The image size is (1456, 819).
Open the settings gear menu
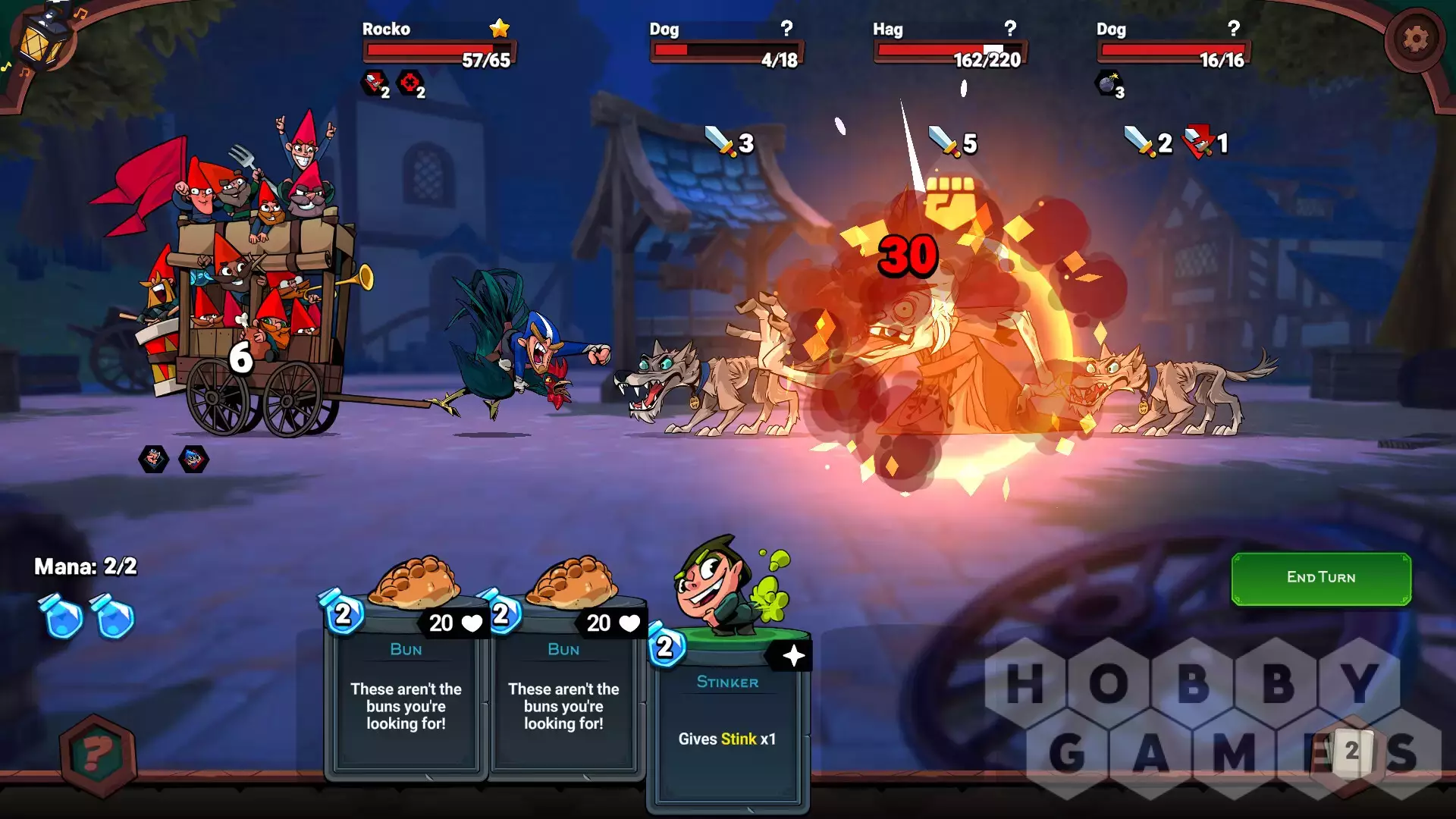click(x=1414, y=39)
